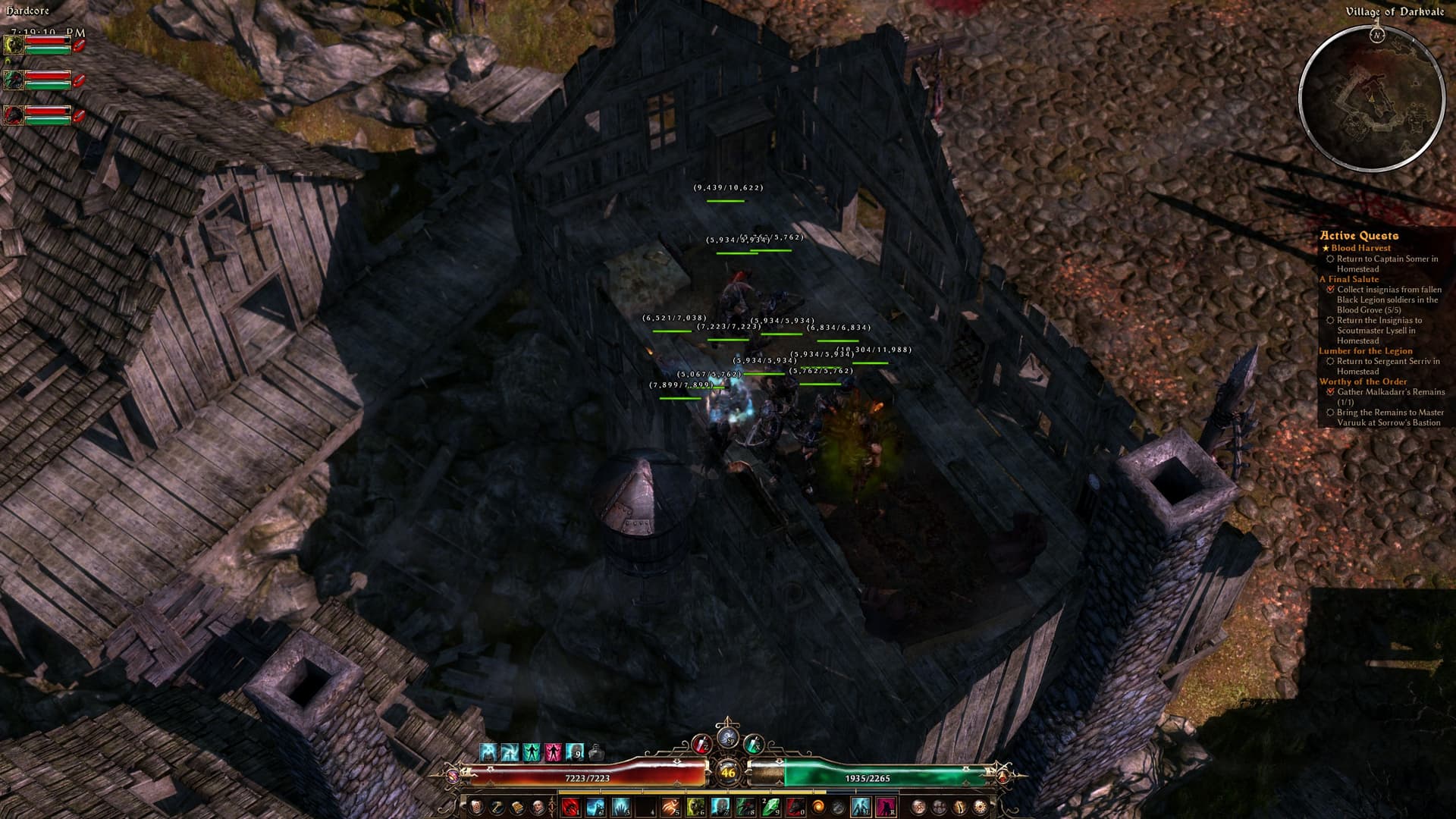
Task: Select the A Final Salute quest
Action: pos(1348,279)
